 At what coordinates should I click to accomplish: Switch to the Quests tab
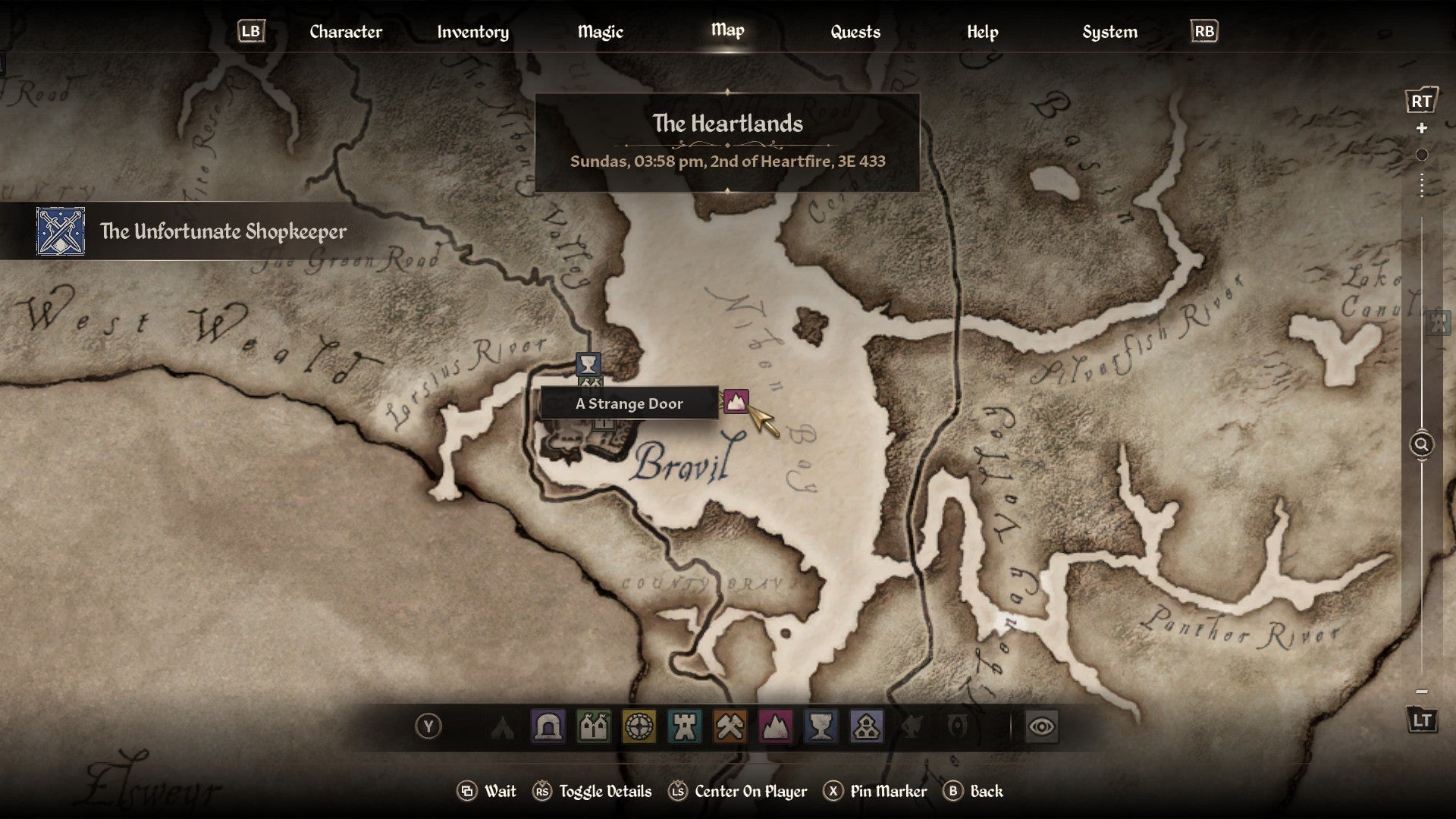[x=854, y=32]
